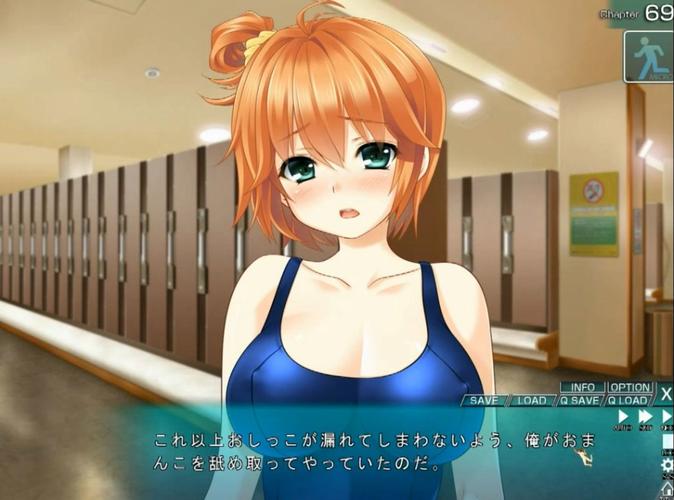Activate the double-arrow skip button
This screenshot has width=674, height=500.
pos(645,416)
